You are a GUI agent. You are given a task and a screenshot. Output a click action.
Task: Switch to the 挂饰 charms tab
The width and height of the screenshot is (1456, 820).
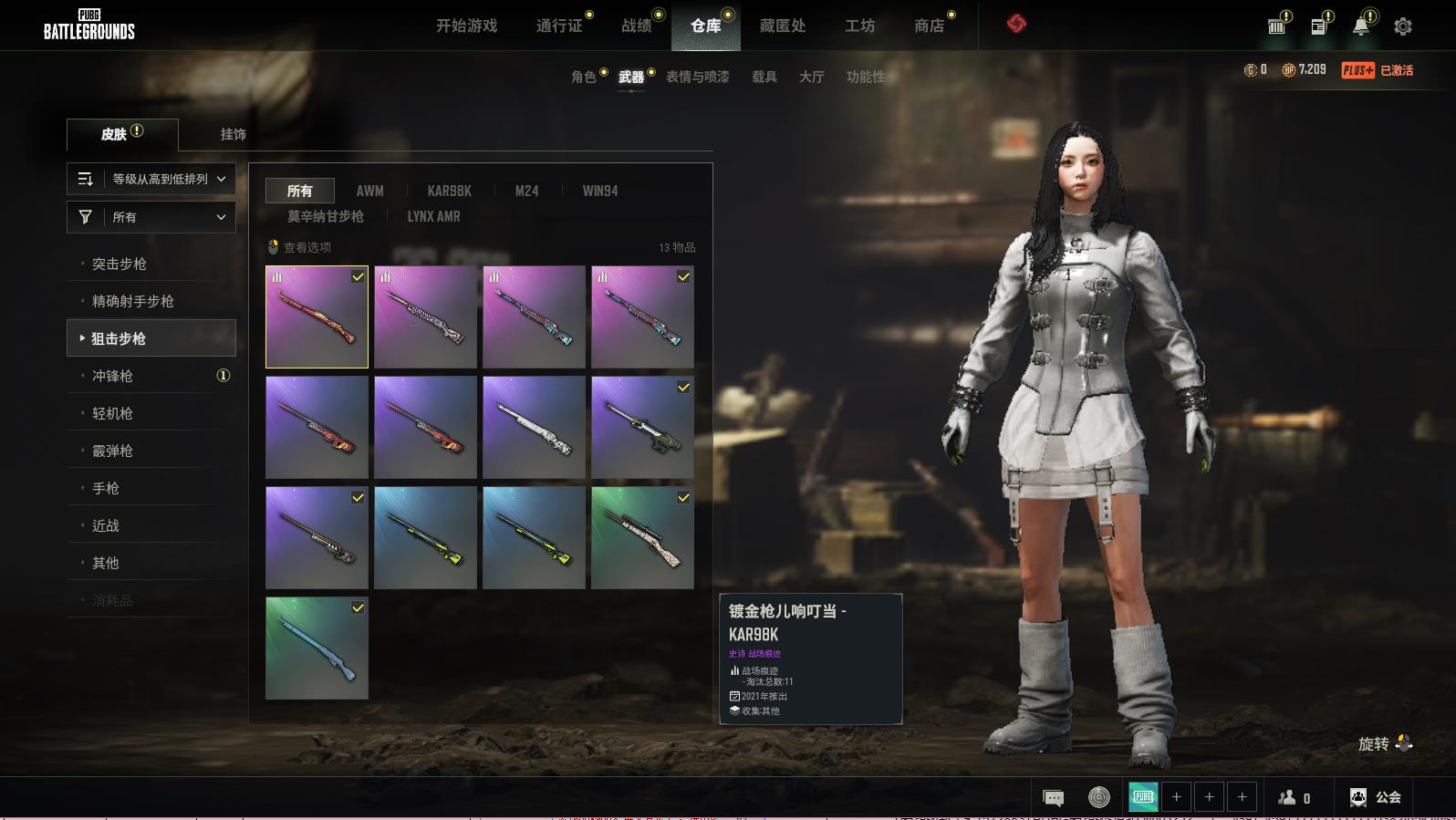pos(233,134)
